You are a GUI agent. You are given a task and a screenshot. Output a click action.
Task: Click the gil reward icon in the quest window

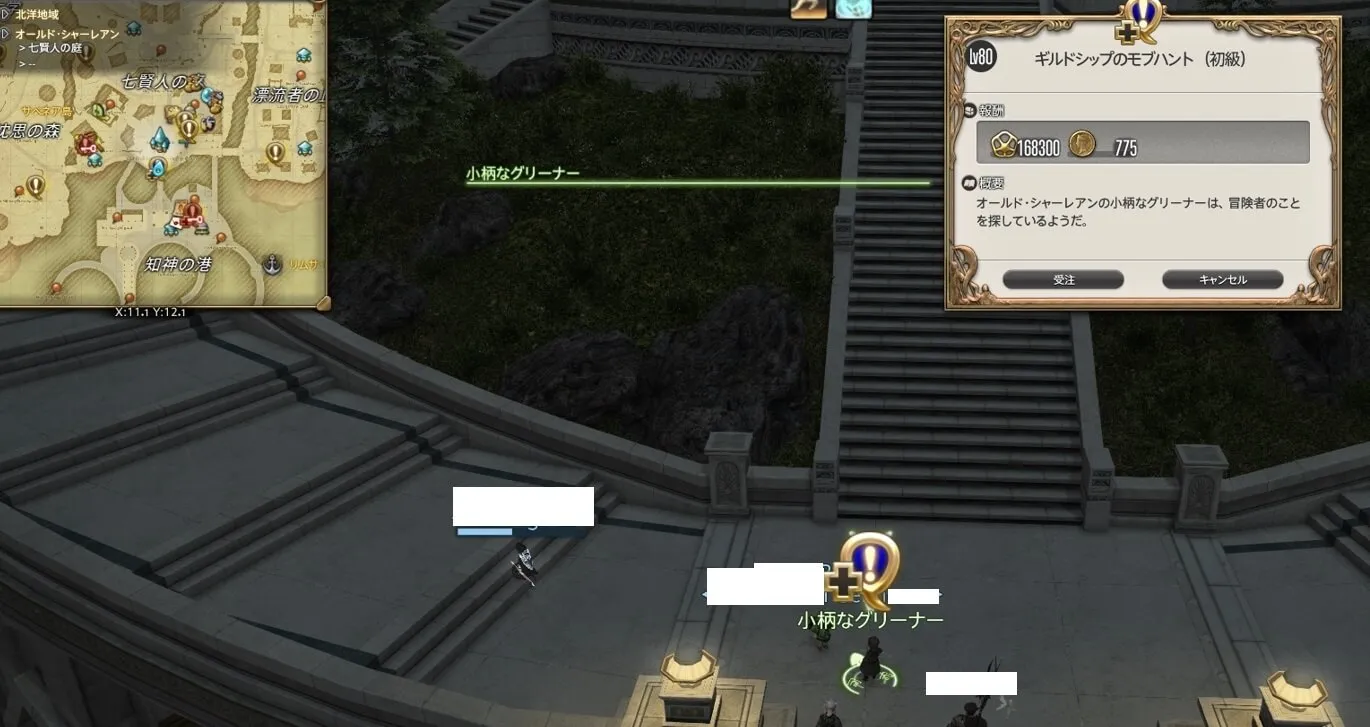click(x=1081, y=146)
